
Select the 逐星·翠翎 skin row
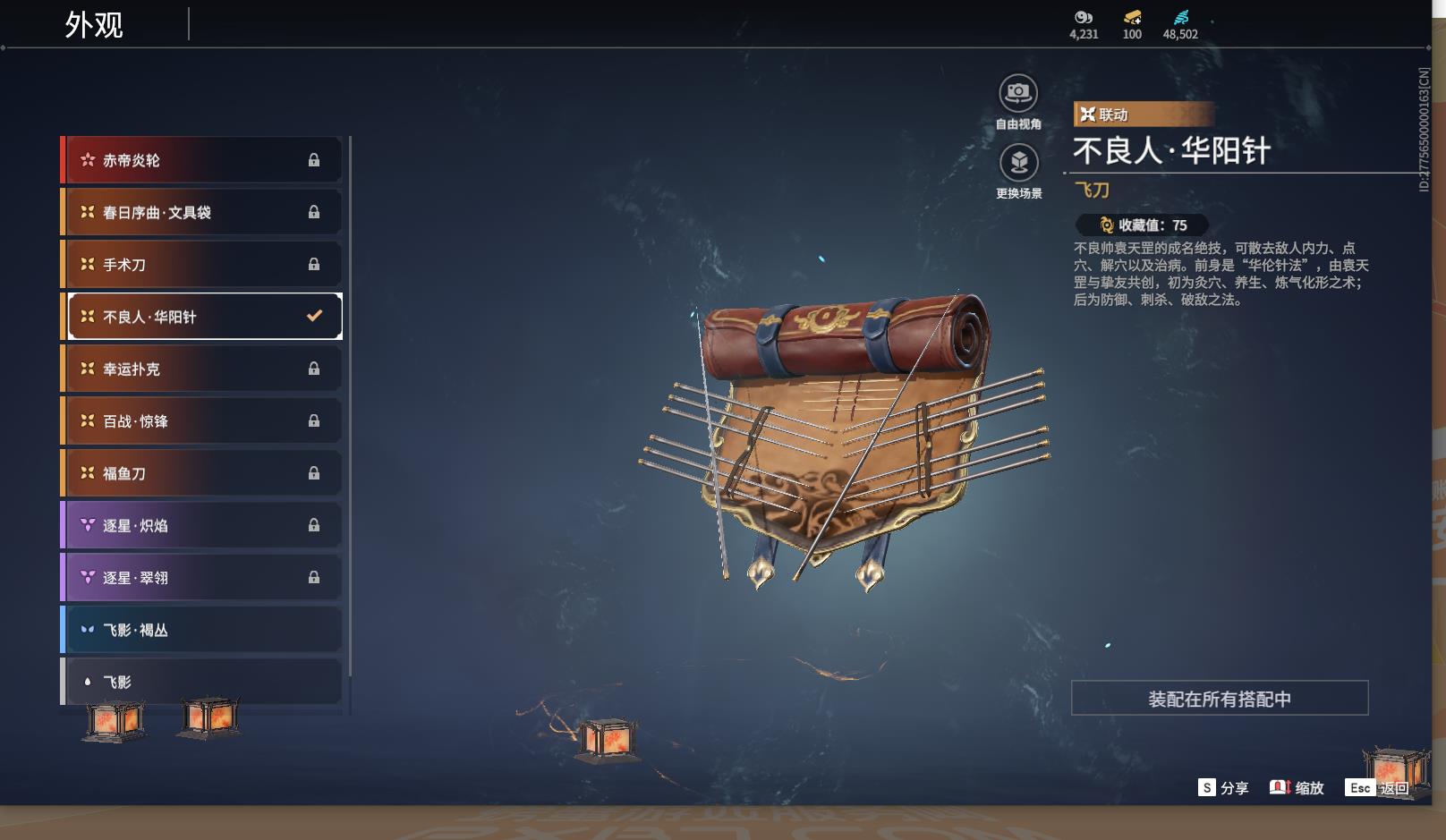coord(203,578)
